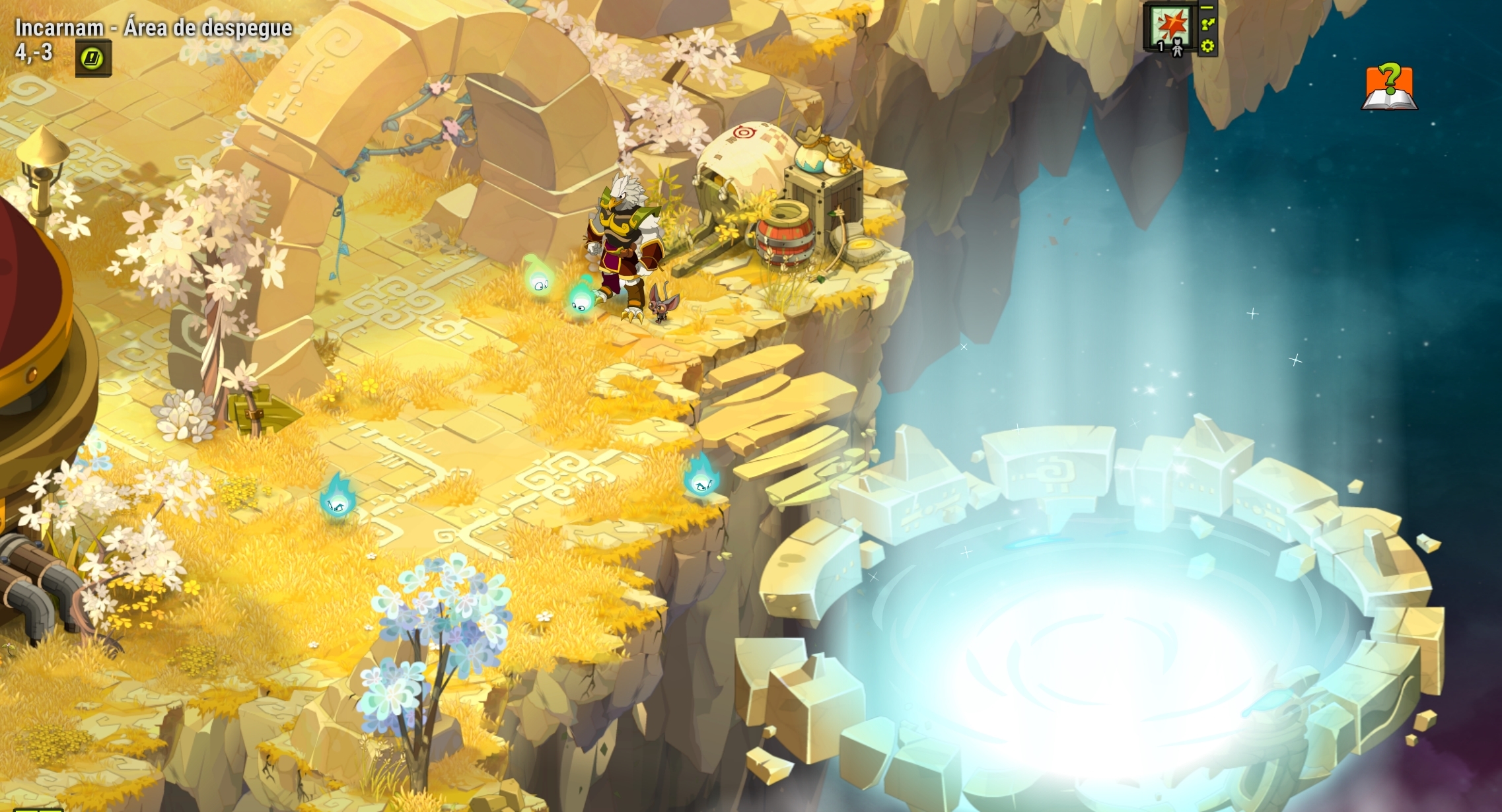Click the green exclamation book beside coordinates
Viewport: 1502px width, 812px height.
(90, 56)
